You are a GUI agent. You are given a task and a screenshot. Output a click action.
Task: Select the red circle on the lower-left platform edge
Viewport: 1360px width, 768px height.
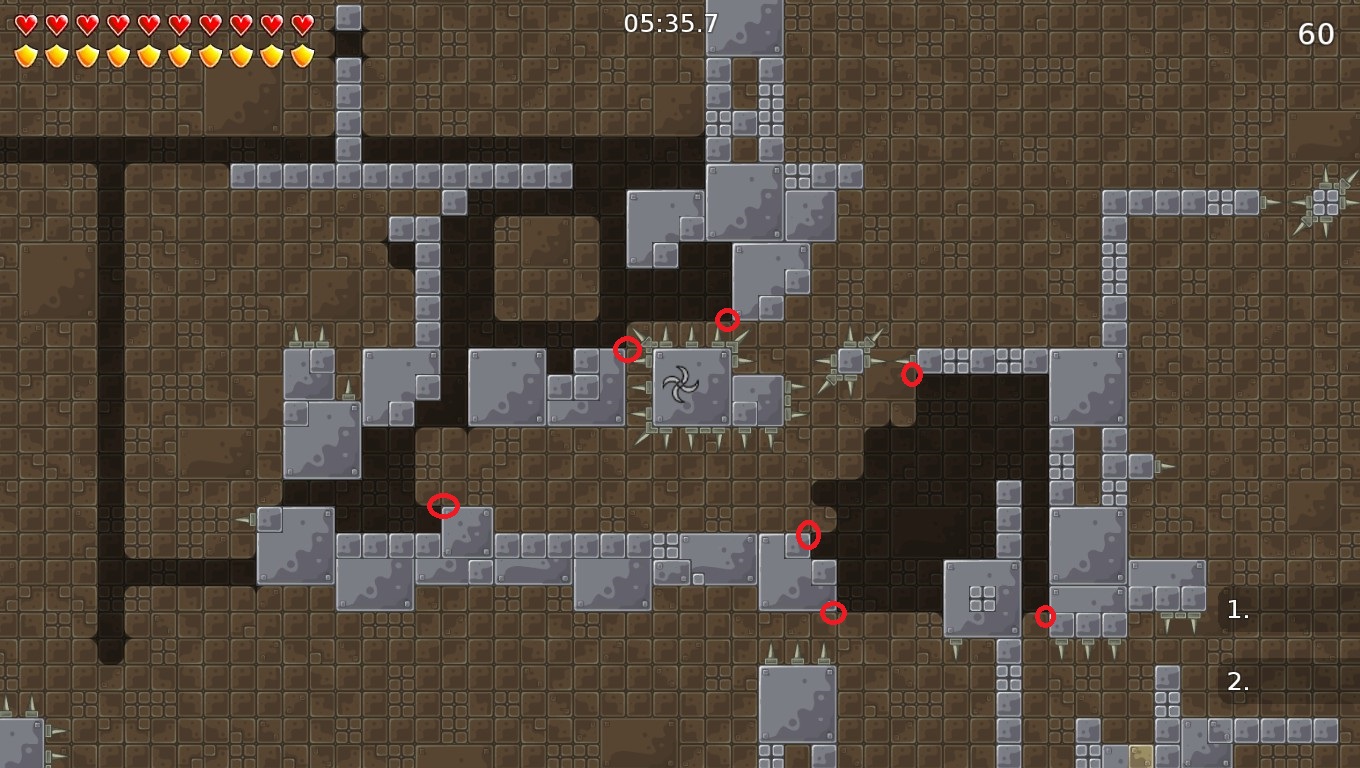coord(444,506)
